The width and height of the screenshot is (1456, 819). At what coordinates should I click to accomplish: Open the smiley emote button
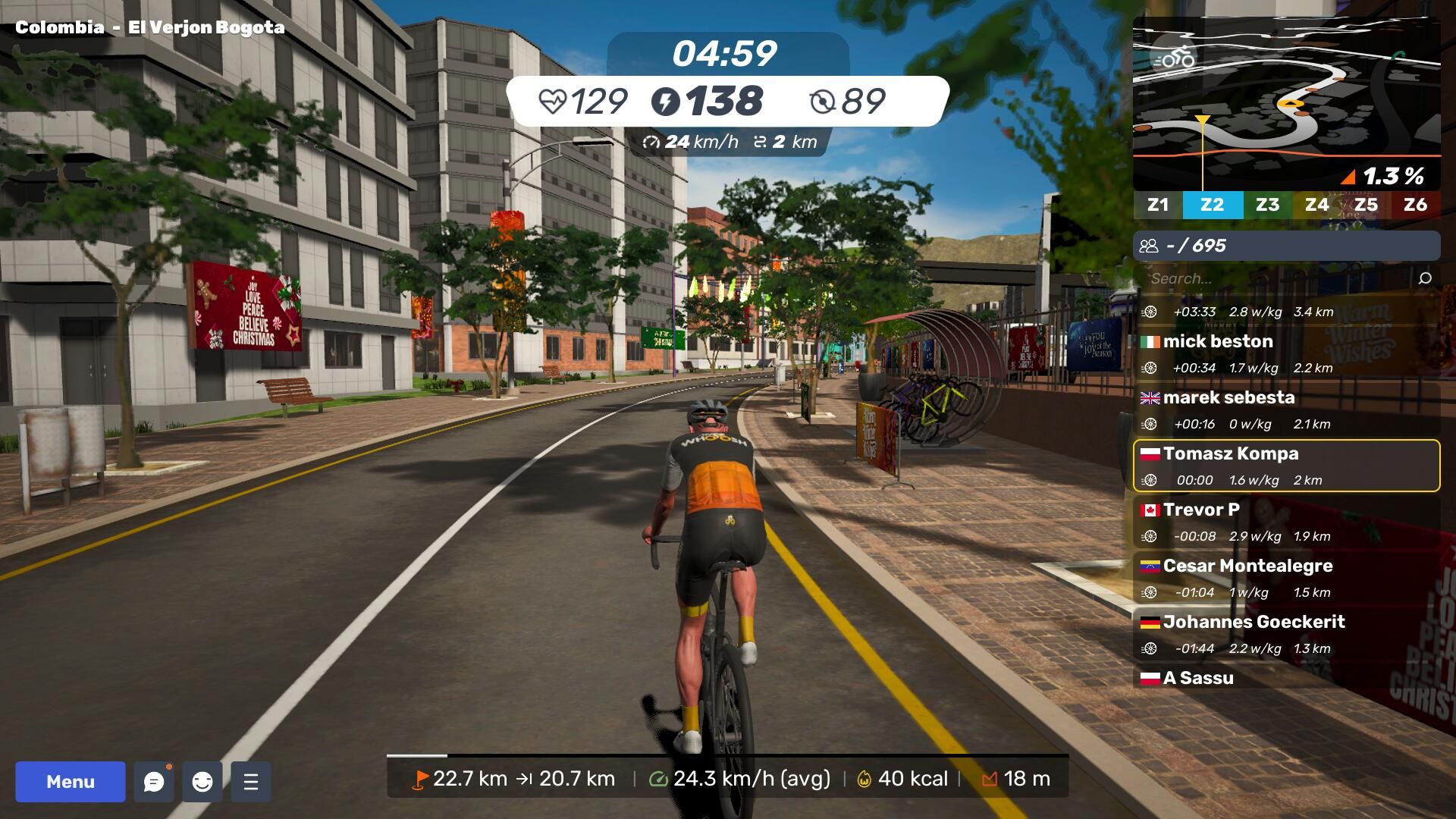coord(202,782)
